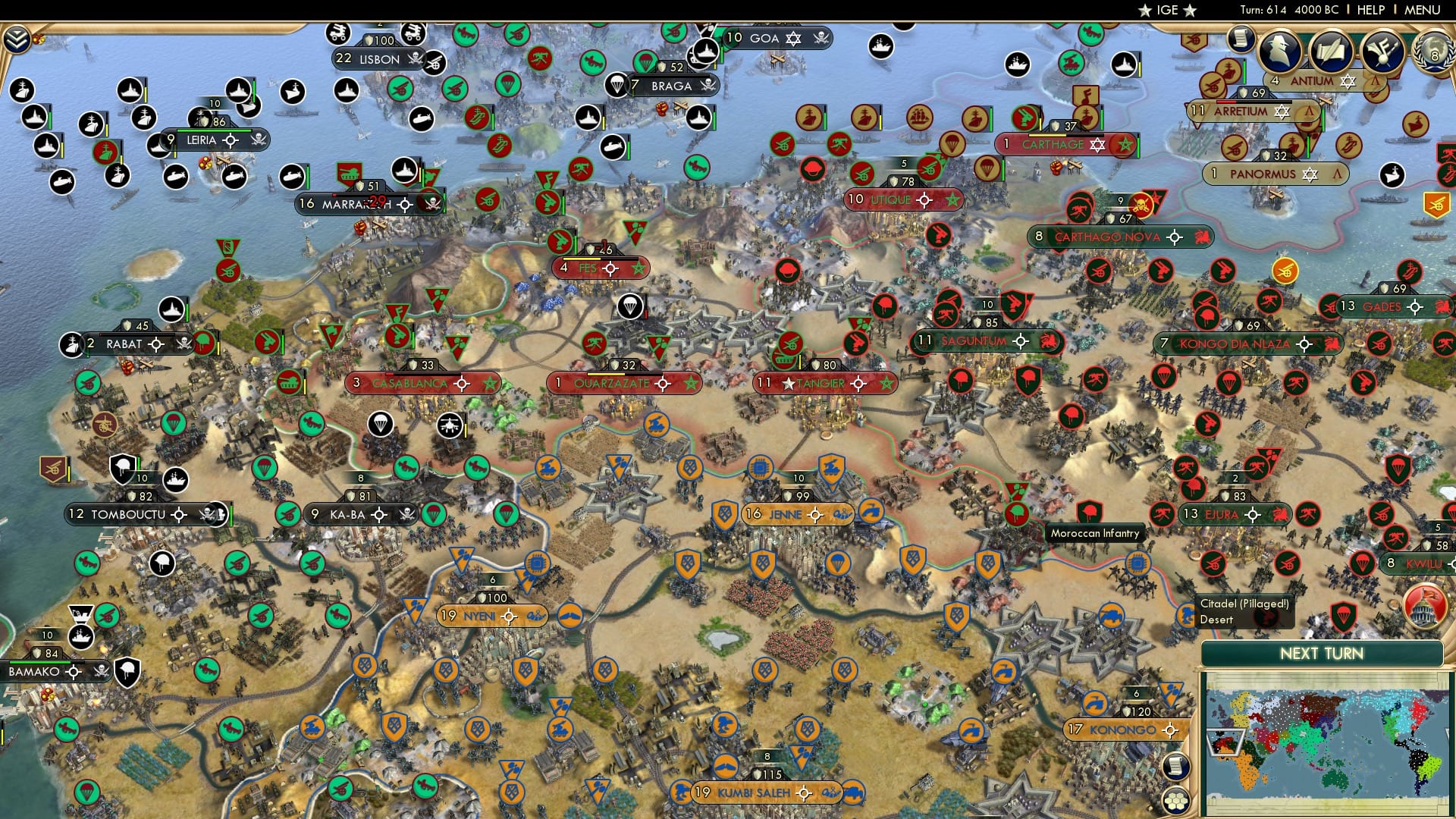The height and width of the screenshot is (819, 1456).
Task: Open the World Congress globe icon showing 8
Action: pos(1433,49)
